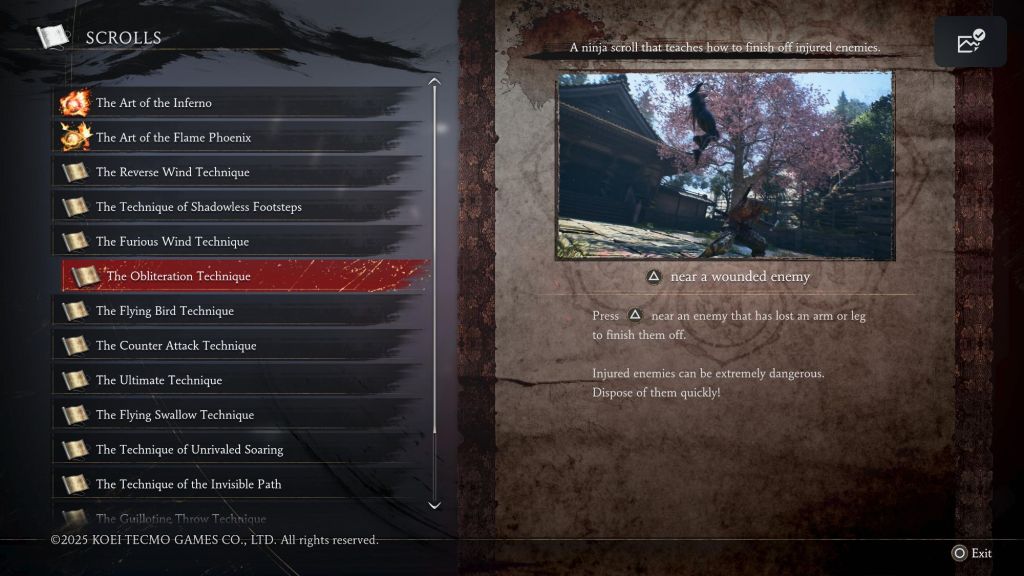
Task: Select The Counter Attack Technique
Action: [x=176, y=346]
